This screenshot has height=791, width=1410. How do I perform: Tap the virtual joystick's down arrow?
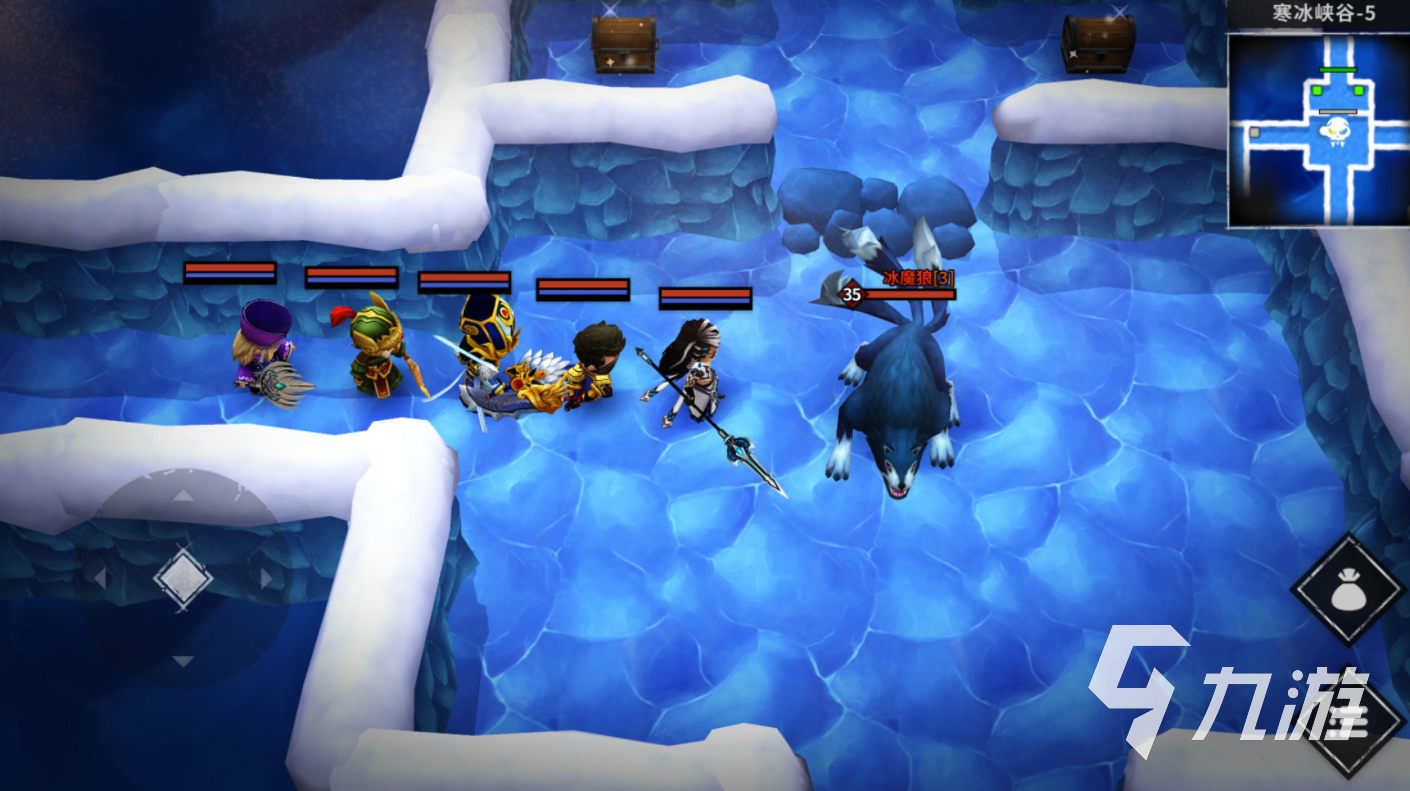click(183, 661)
